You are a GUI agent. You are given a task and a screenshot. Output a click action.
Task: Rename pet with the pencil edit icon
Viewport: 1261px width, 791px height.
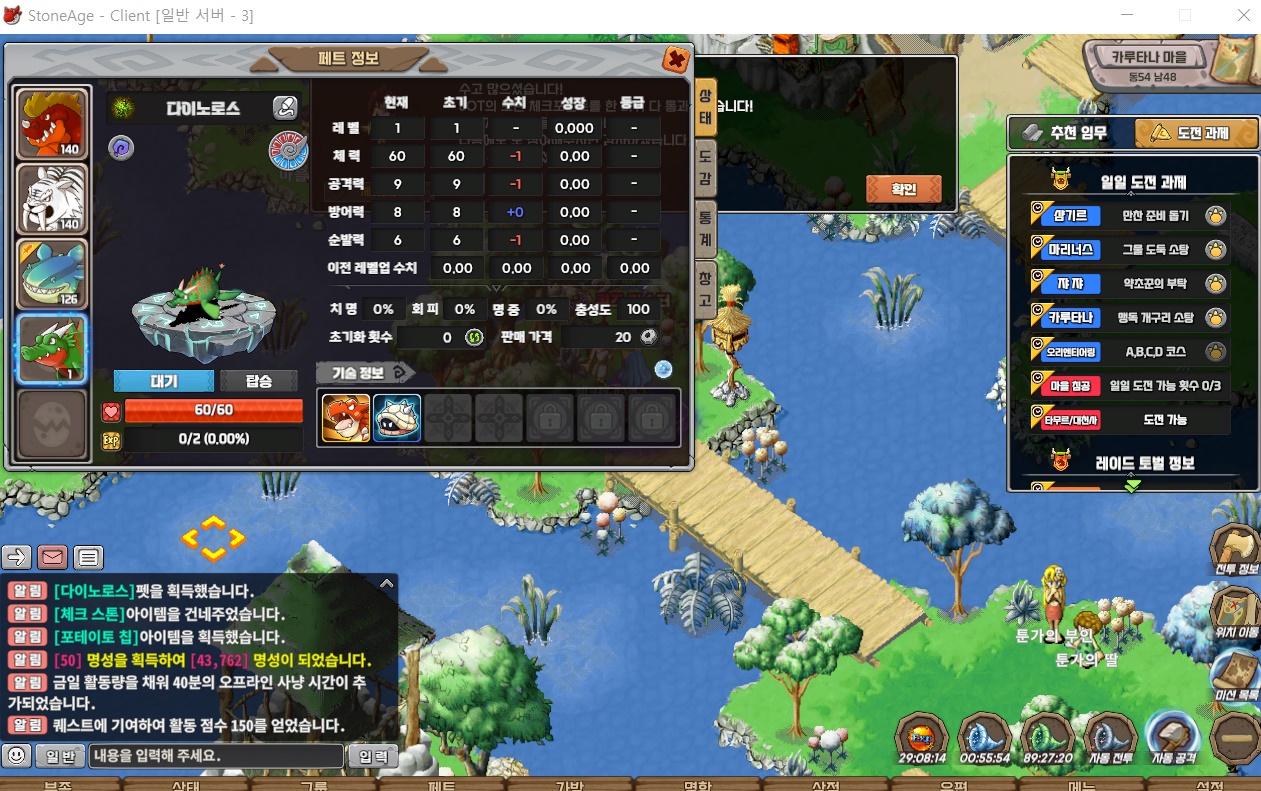(x=285, y=108)
